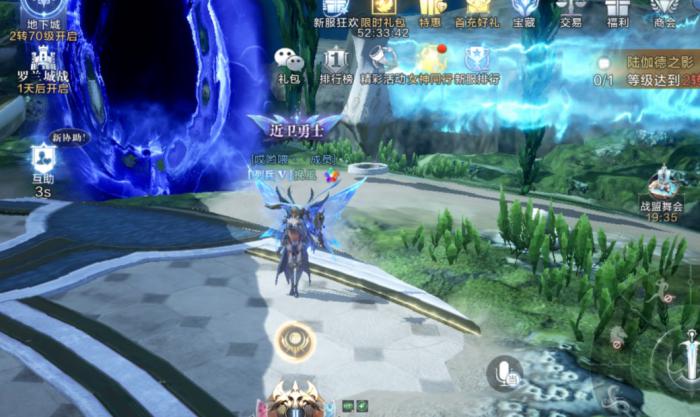Image resolution: width=700 pixels, height=417 pixels.
Task: Open the 限时礼包 limited-time gift pack
Action: click(x=382, y=10)
